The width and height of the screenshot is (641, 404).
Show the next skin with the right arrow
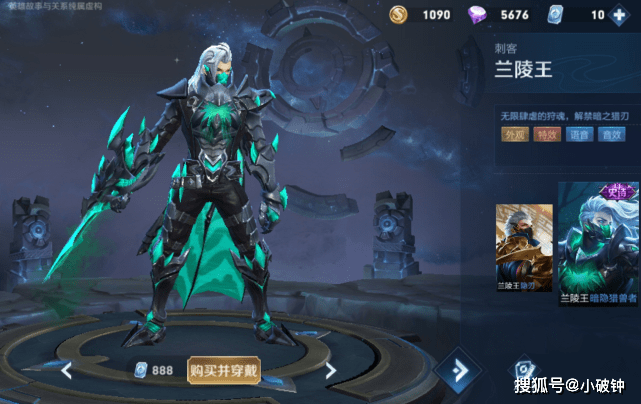(330, 370)
